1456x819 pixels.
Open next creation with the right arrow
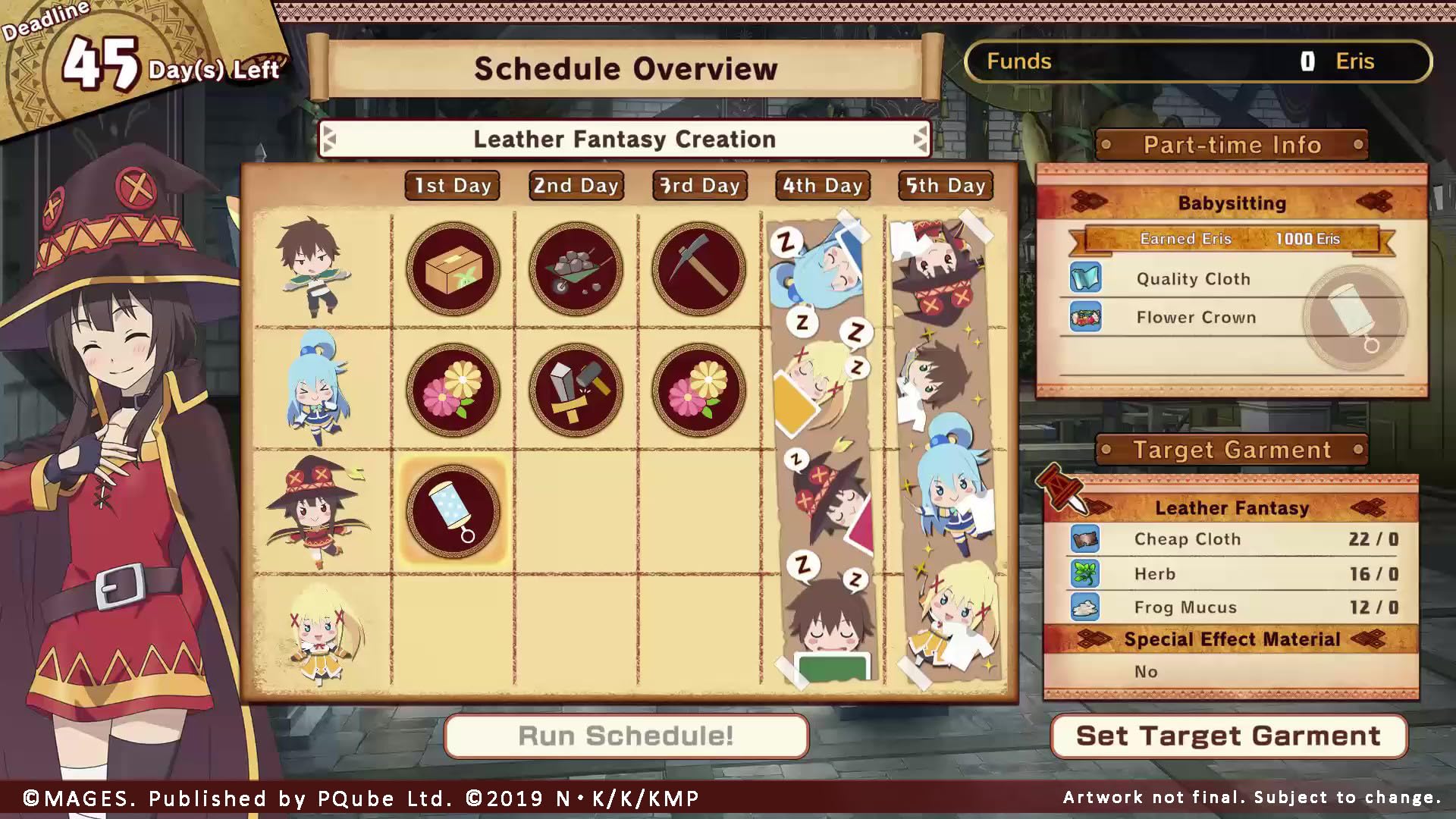919,139
